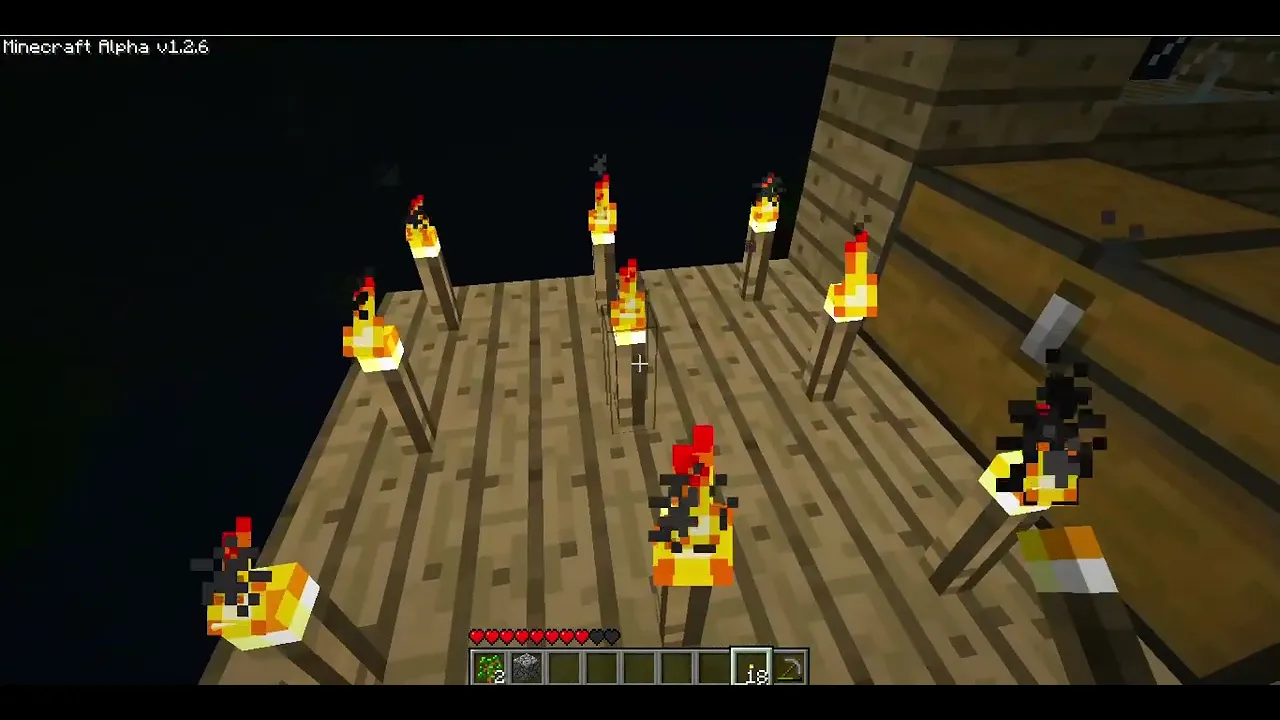Select the cobblestone block hotbar slot
The height and width of the screenshot is (720, 1280).
[x=526, y=668]
